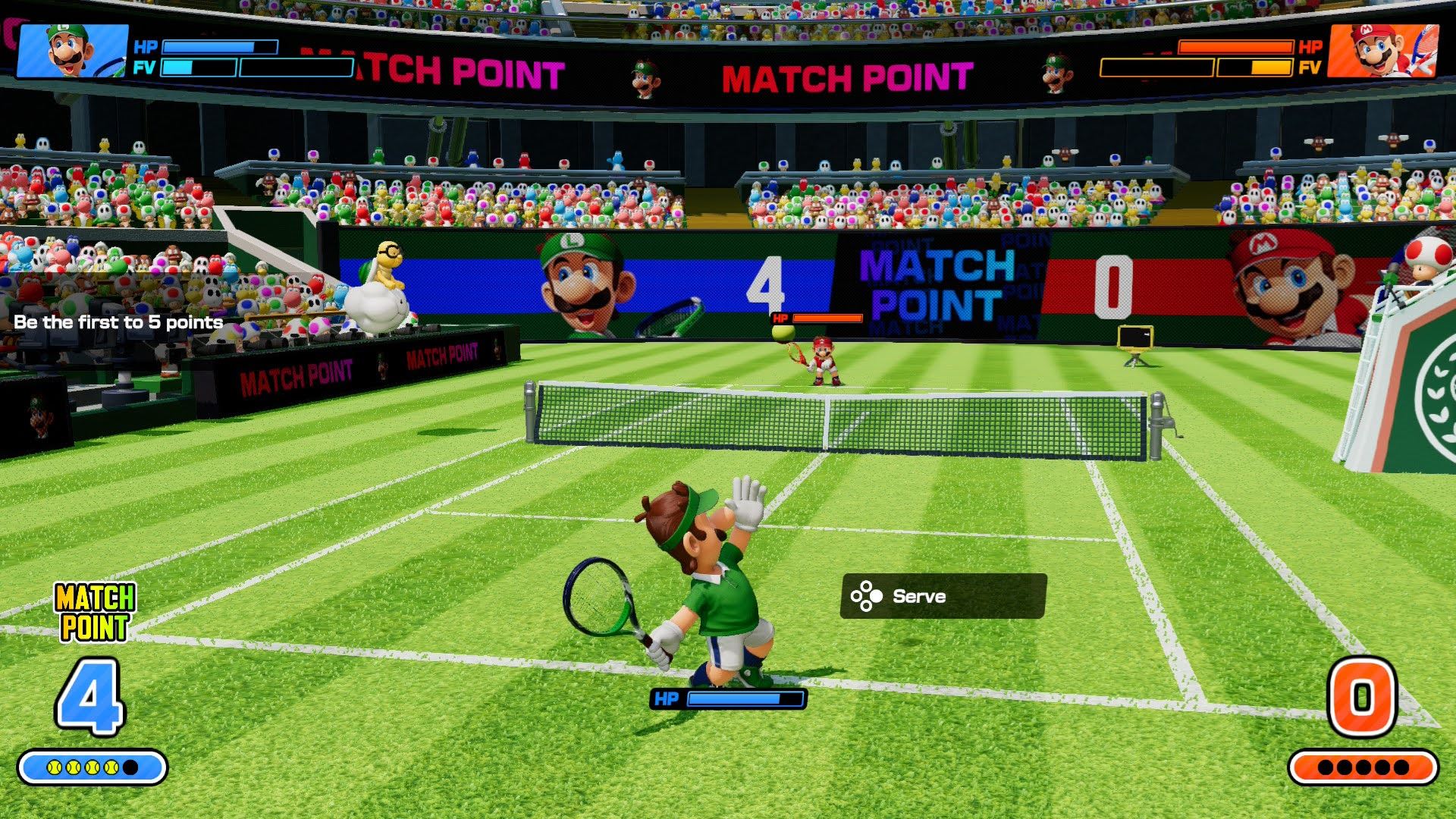Click the 'Be the first to 5 points' objective
The height and width of the screenshot is (819, 1456).
click(118, 322)
